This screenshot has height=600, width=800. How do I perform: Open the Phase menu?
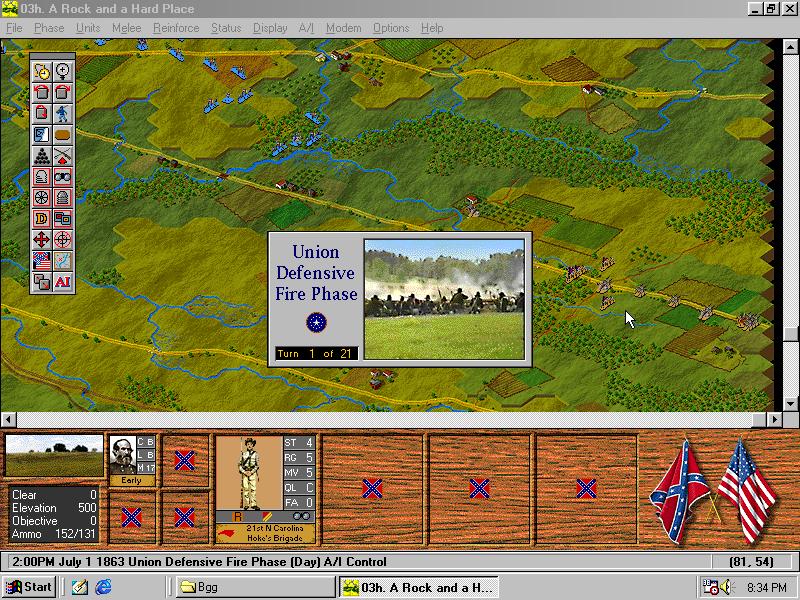49,28
